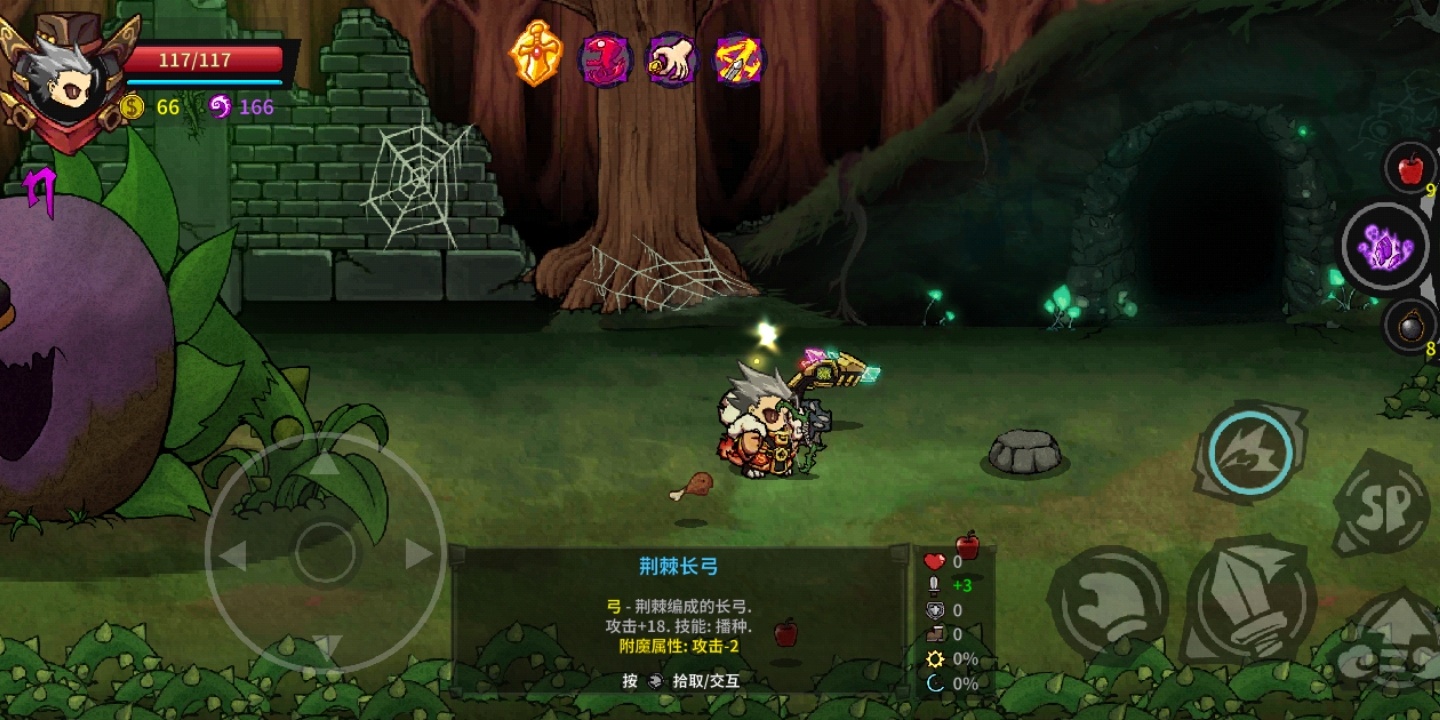Viewport: 1440px width, 720px height.
Task: Use the red apple consumable slot
Action: (x=1410, y=169)
